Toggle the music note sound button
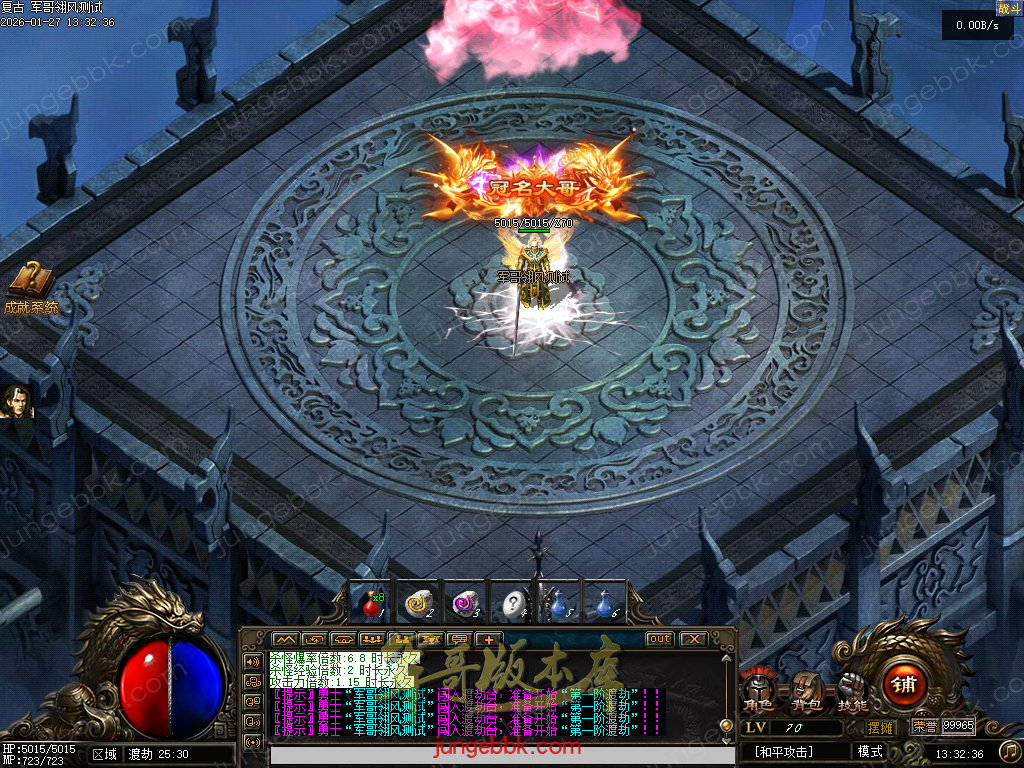The image size is (1024, 768). click(x=1010, y=750)
